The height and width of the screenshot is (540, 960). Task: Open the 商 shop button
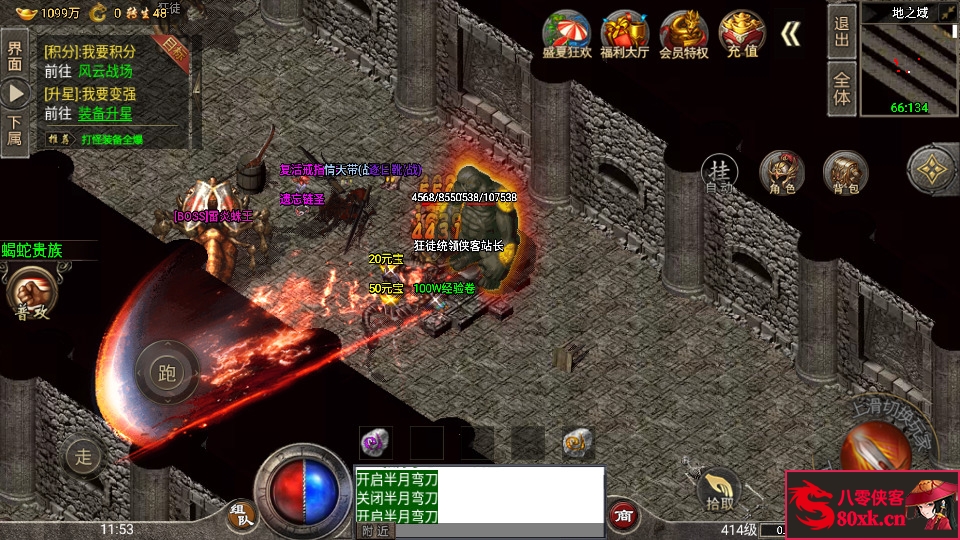click(x=624, y=514)
